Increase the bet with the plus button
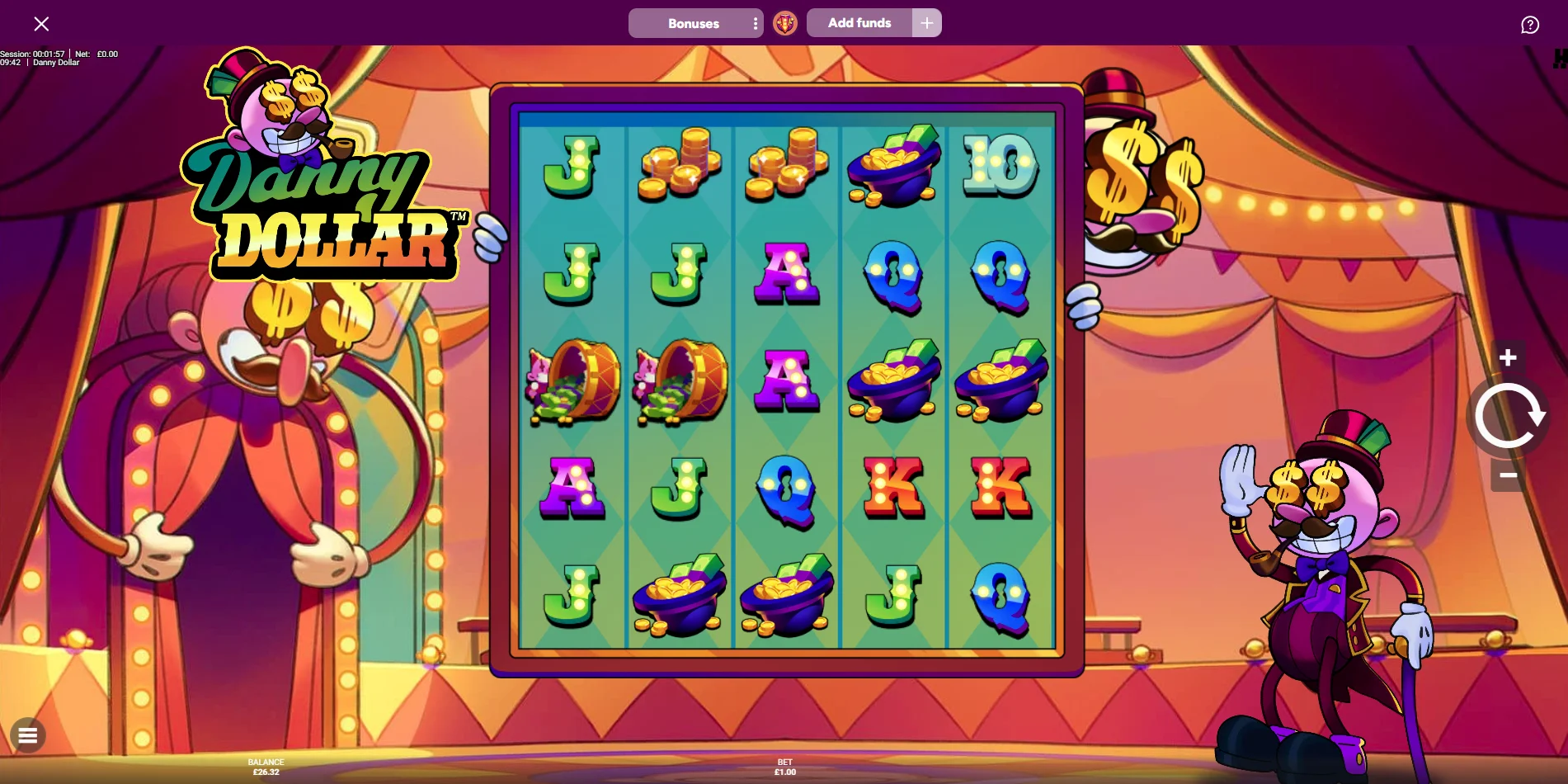 (1508, 357)
